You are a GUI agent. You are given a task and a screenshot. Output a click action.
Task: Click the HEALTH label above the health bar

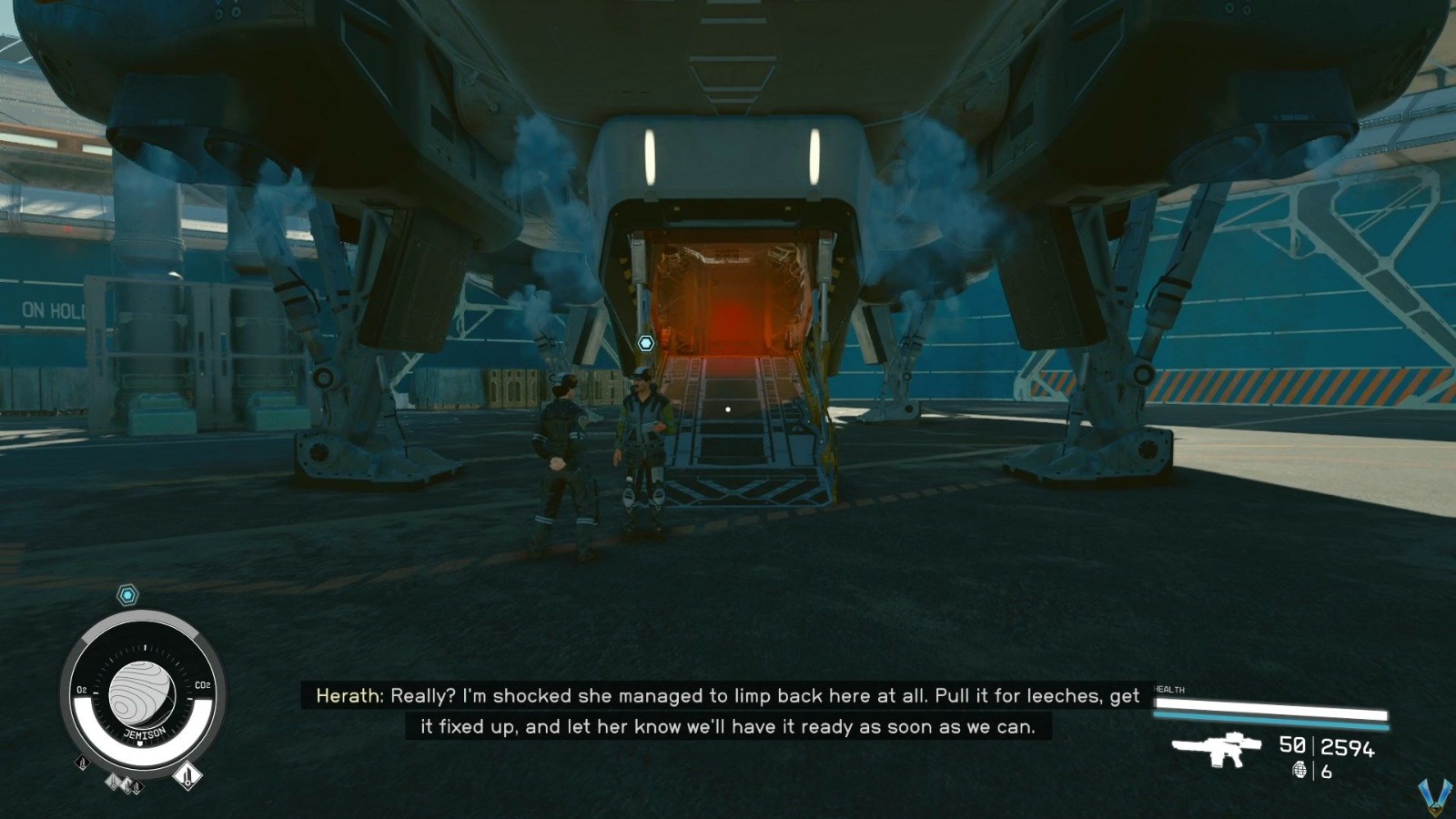[1172, 691]
